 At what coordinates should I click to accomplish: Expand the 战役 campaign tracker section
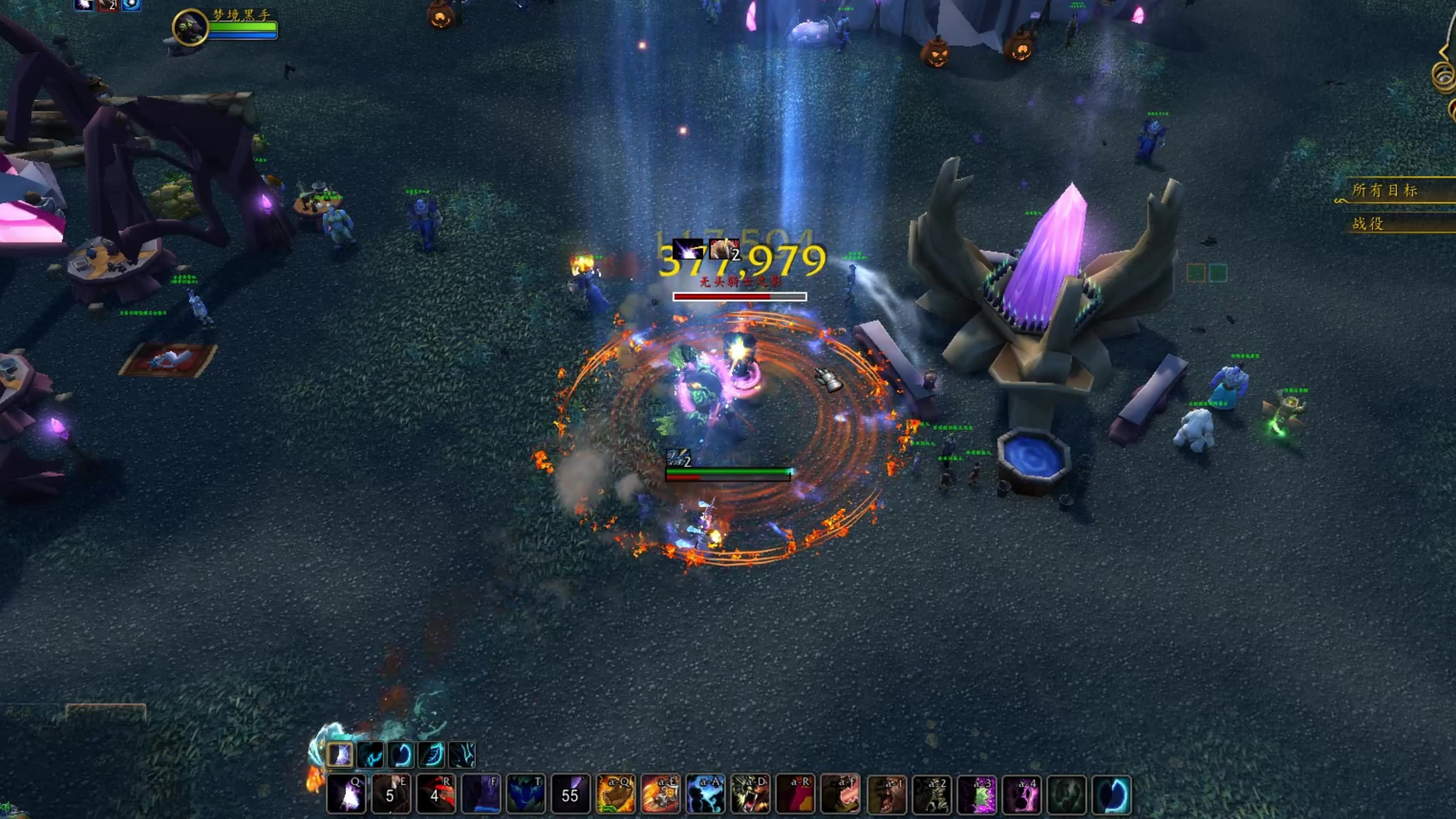[x=1368, y=224]
